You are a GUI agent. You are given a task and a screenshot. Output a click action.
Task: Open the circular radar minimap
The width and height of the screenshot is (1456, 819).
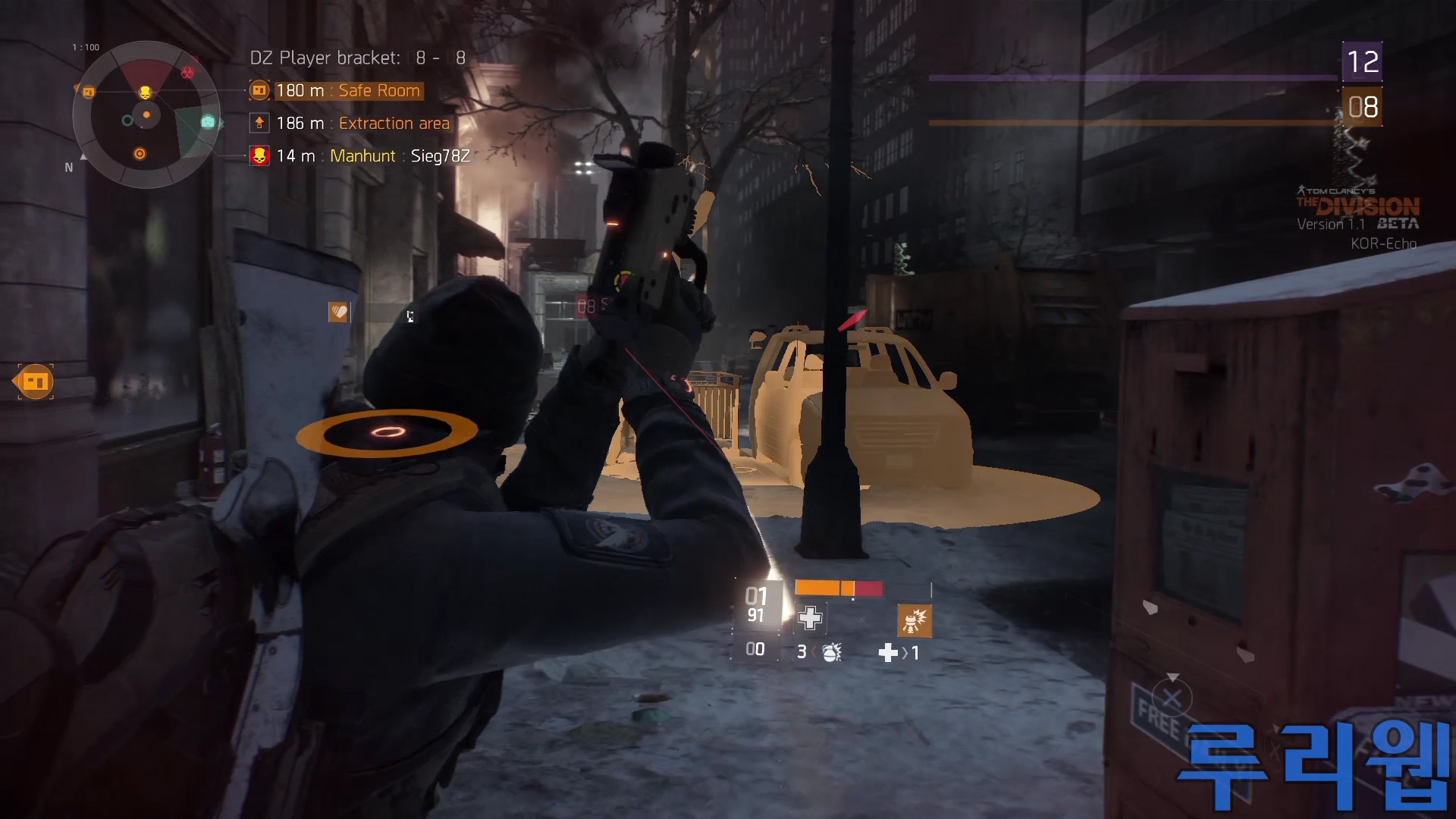tap(146, 115)
